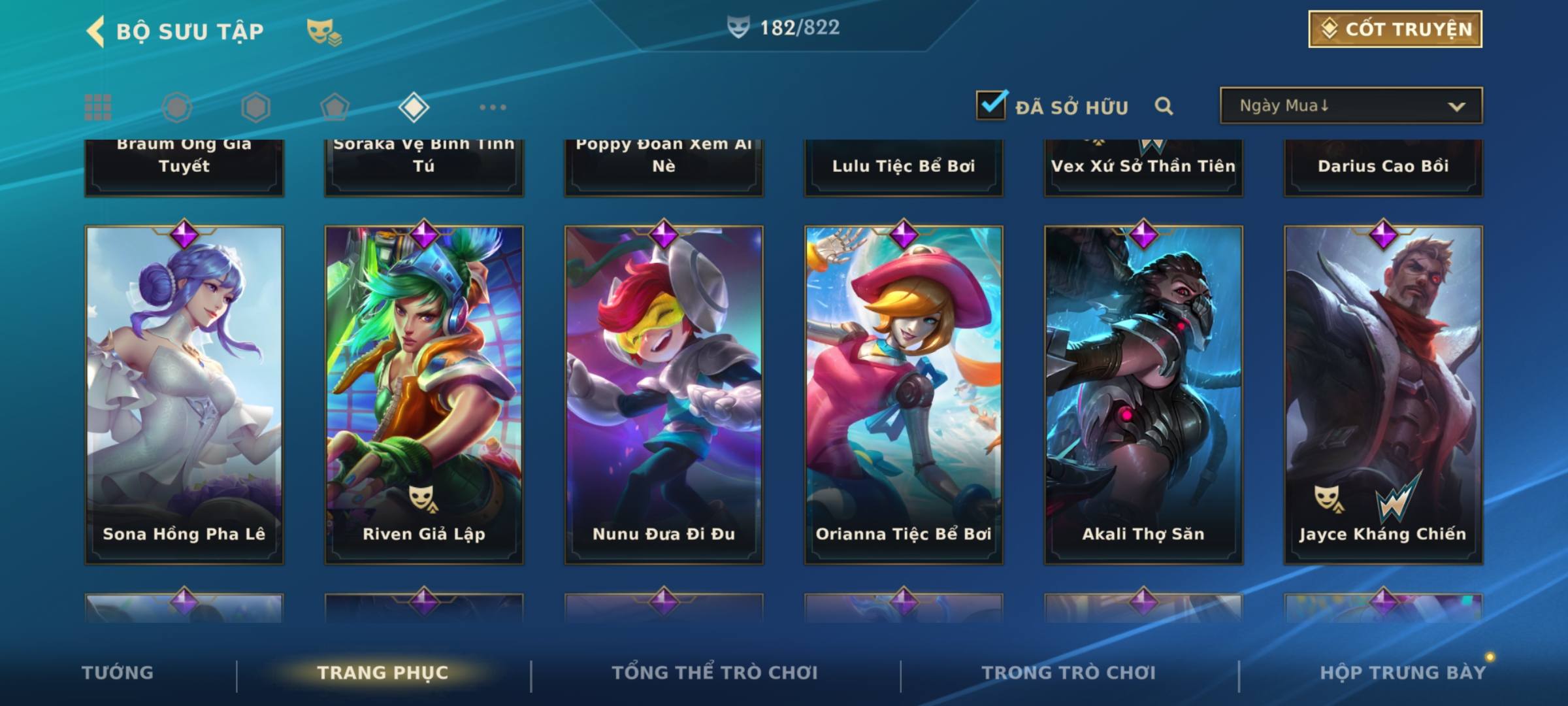The height and width of the screenshot is (706, 1568).
Task: Open the Cốt Truyện button
Action: (x=1395, y=29)
